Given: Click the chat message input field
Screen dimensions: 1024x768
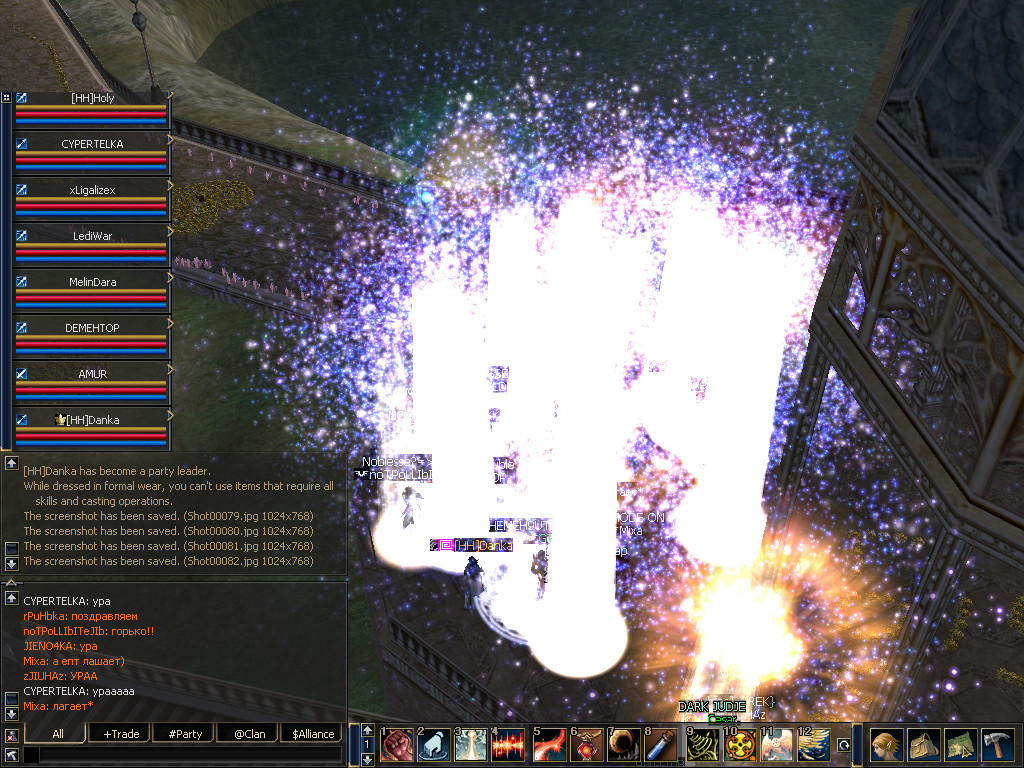Looking at the screenshot, I should click(190, 756).
